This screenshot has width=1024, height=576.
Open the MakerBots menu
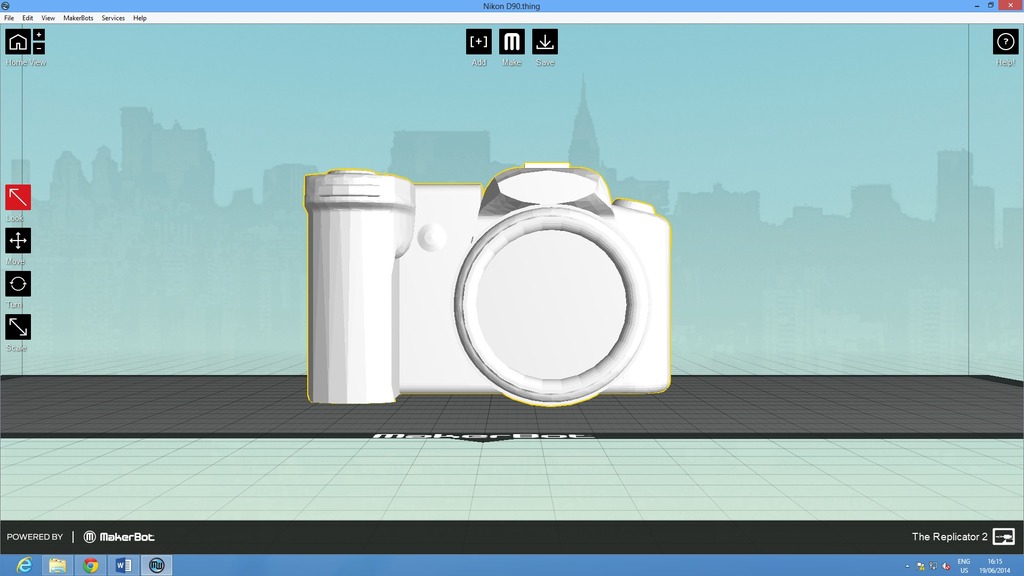pos(78,18)
